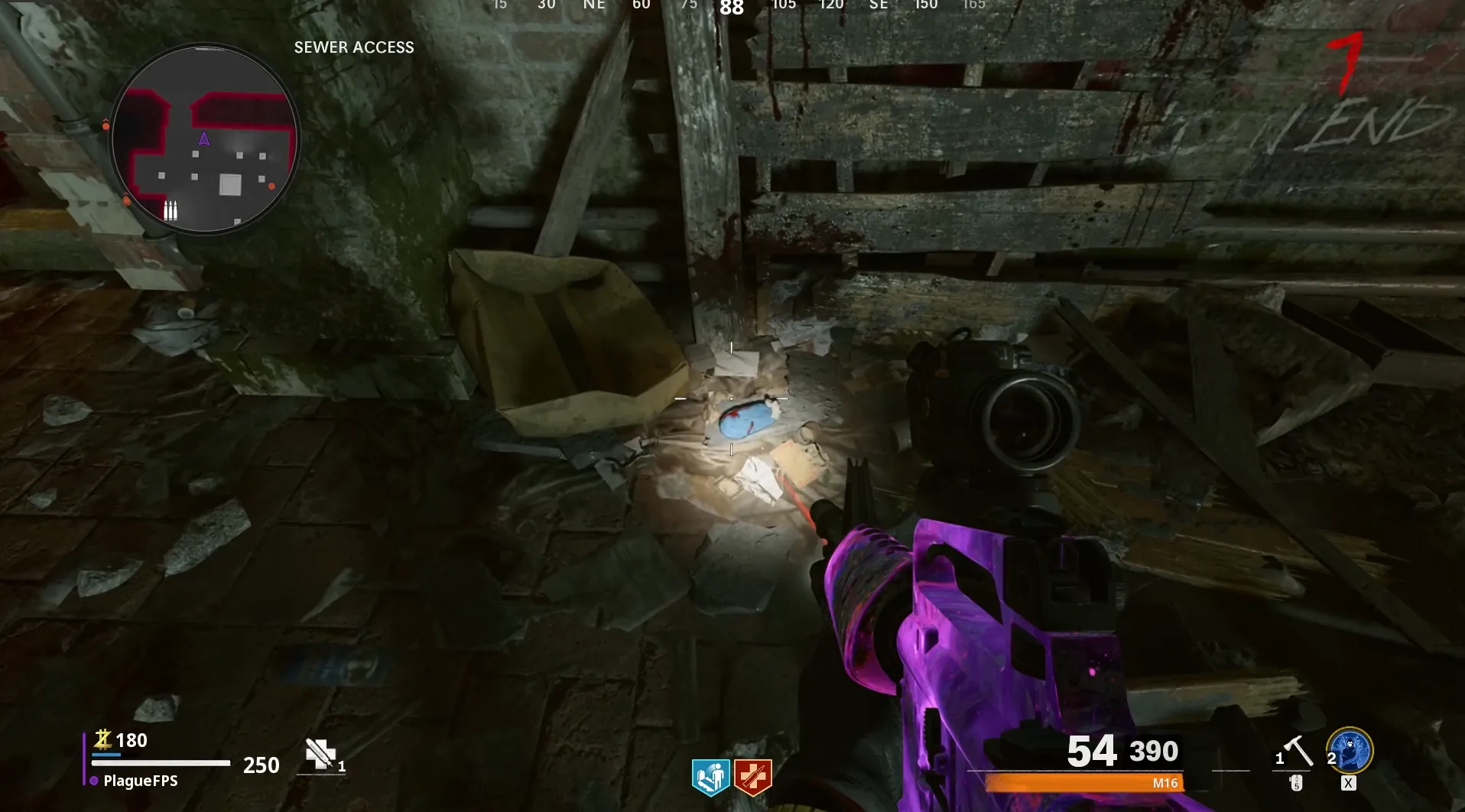Click the blue Stamin-Up perk icon
Screen dimensions: 1465x812
coord(710,777)
